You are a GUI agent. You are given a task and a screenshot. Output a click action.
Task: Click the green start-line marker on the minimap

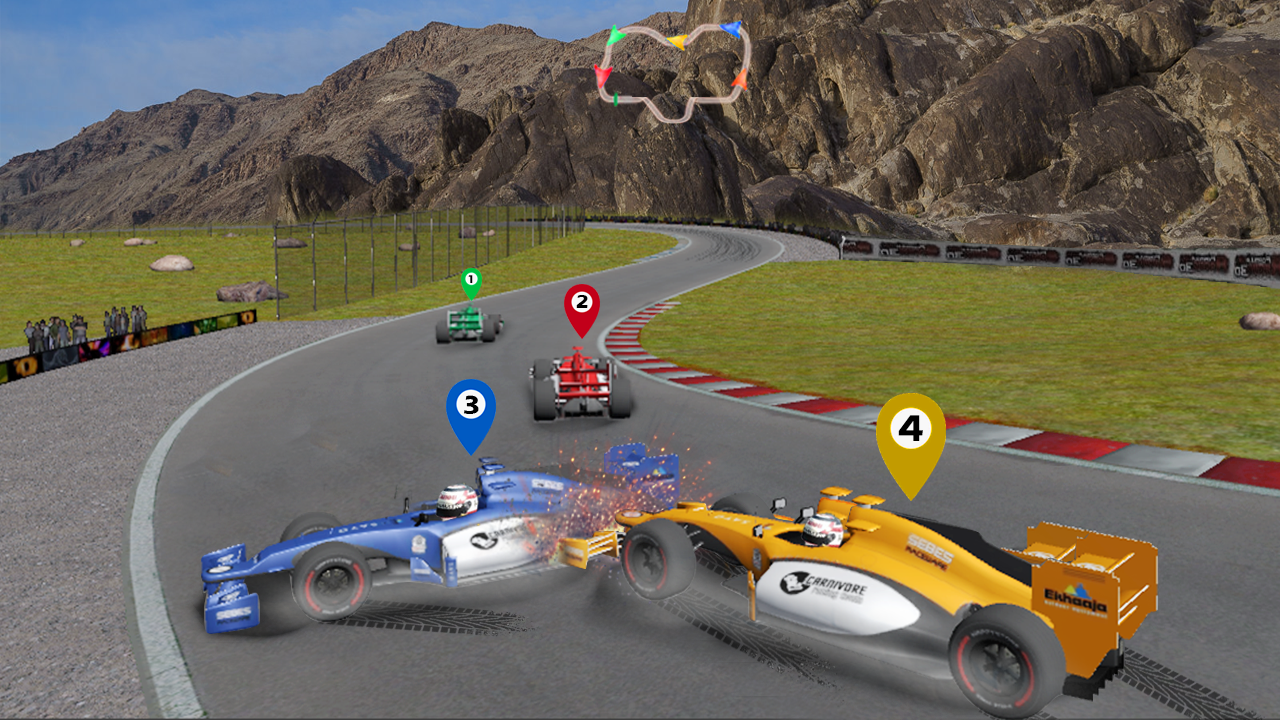pyautogui.click(x=615, y=98)
